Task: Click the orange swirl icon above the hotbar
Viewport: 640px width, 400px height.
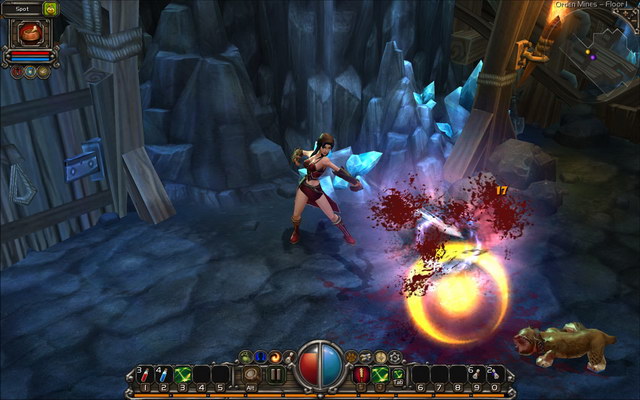Action: tap(275, 356)
